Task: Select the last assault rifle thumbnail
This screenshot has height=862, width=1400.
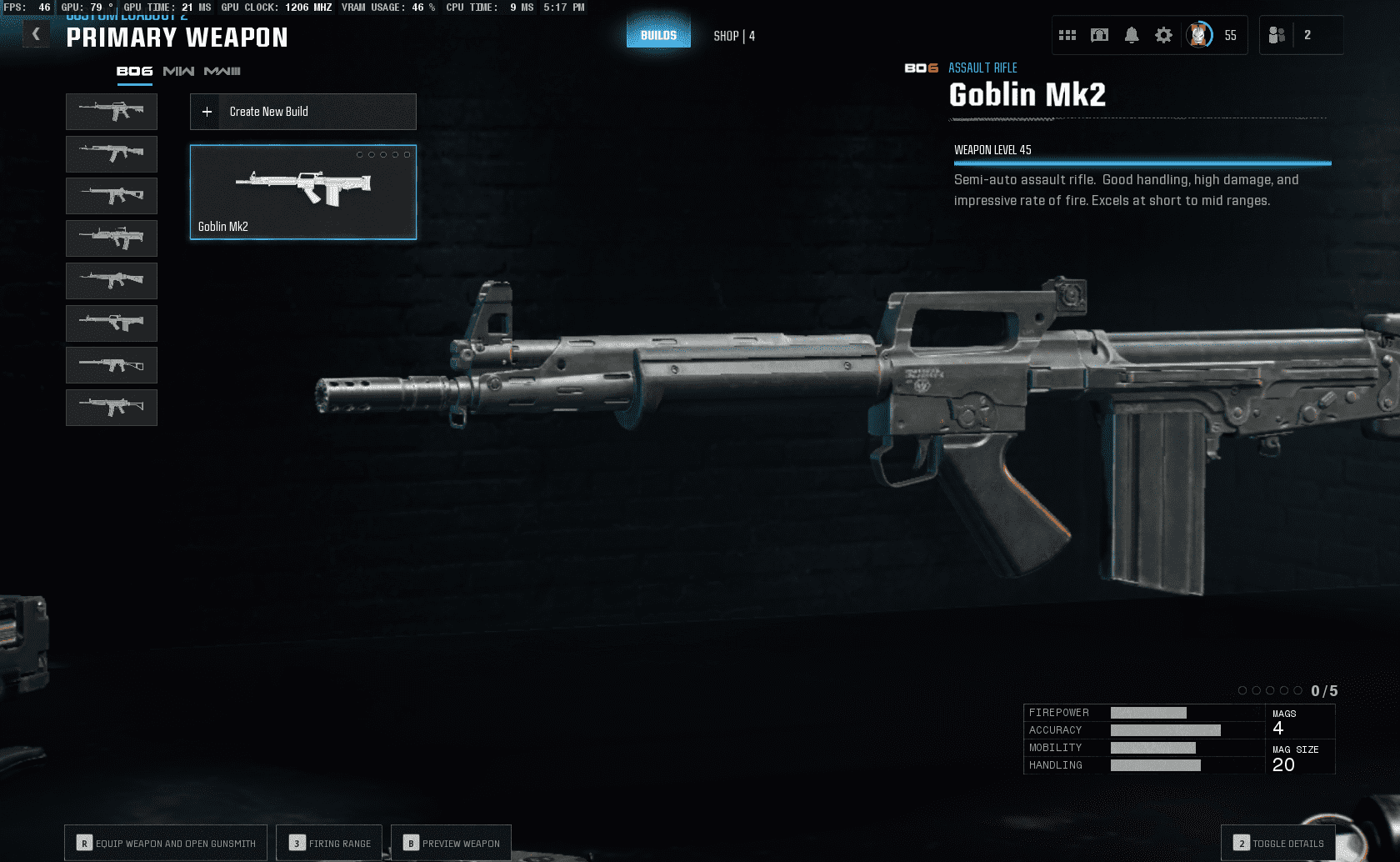Action: (x=112, y=408)
